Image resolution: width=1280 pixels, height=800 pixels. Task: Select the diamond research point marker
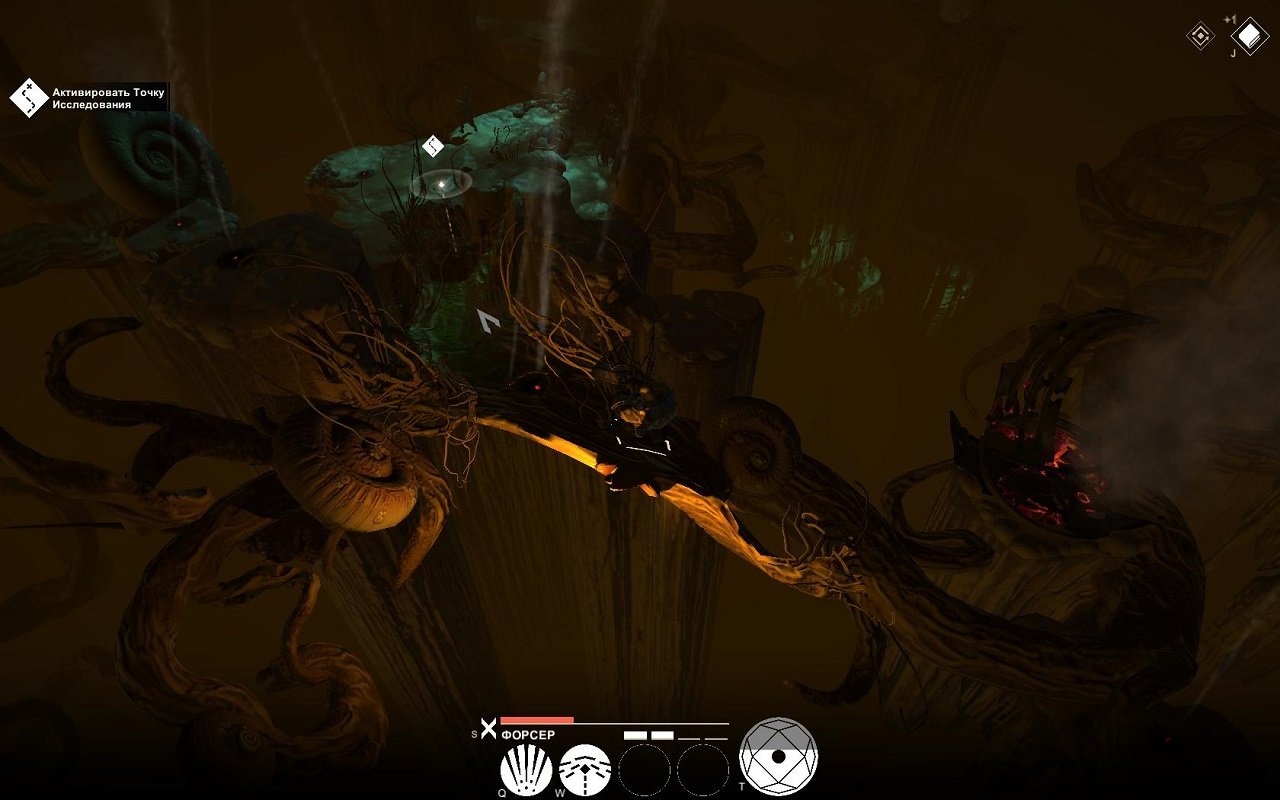[x=433, y=146]
